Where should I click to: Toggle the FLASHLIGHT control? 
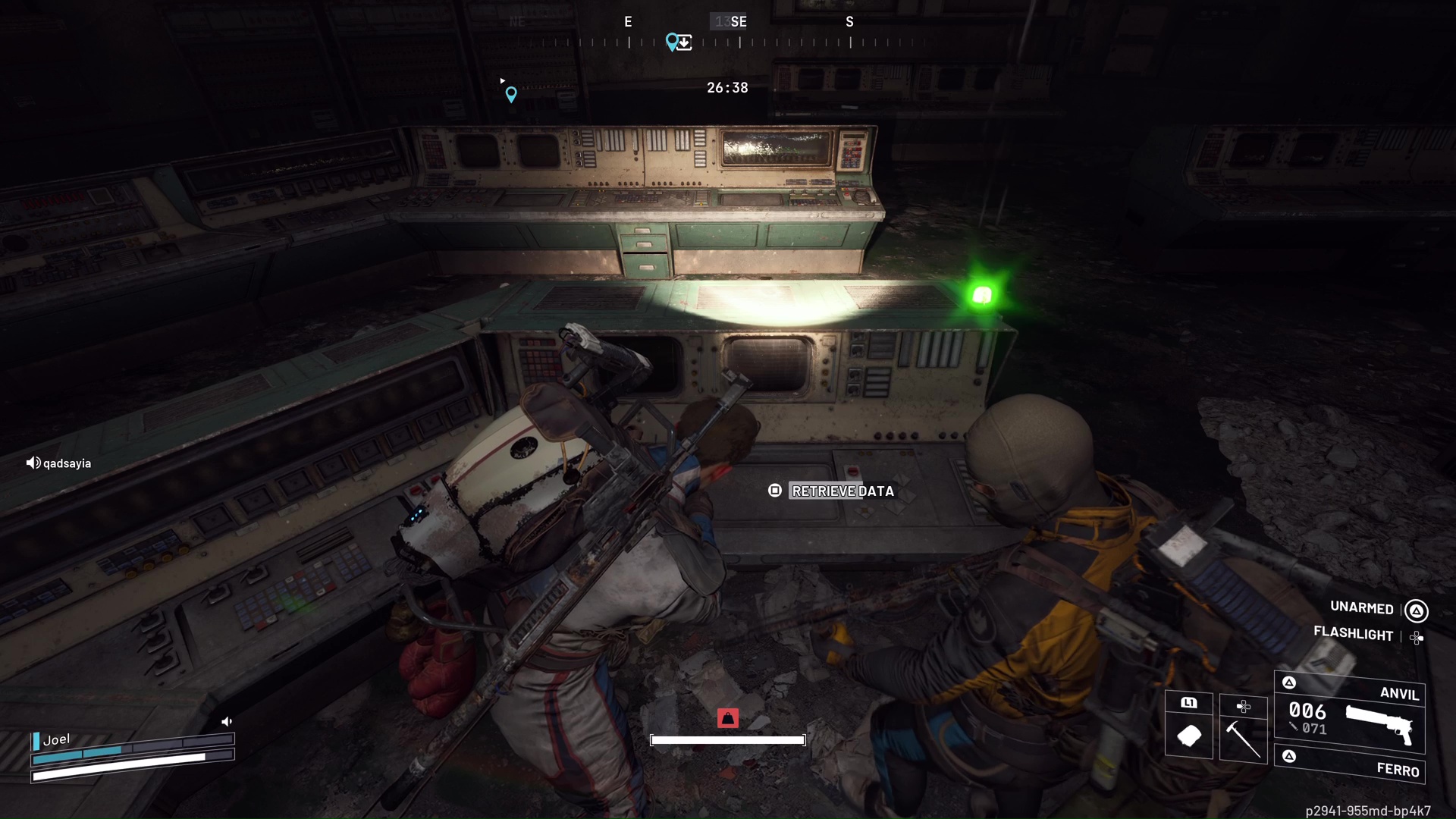(1354, 635)
